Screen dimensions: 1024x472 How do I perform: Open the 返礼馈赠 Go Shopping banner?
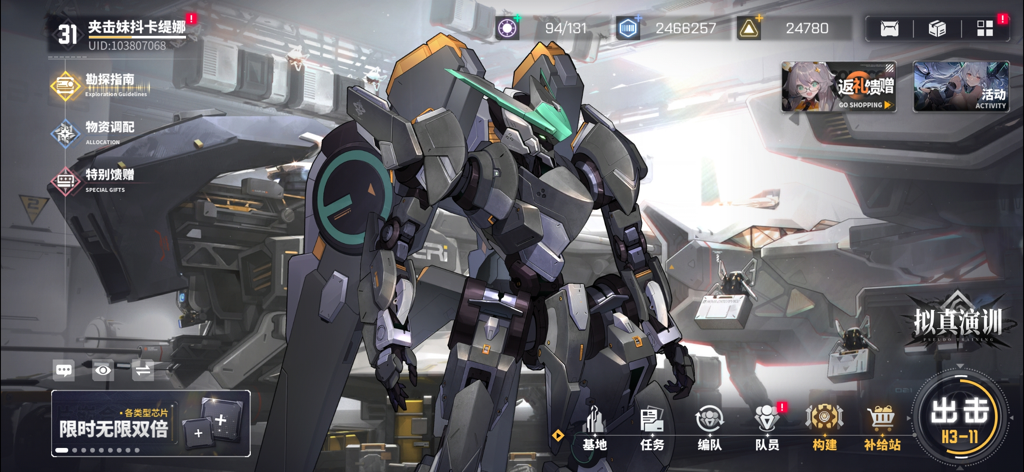[839, 86]
